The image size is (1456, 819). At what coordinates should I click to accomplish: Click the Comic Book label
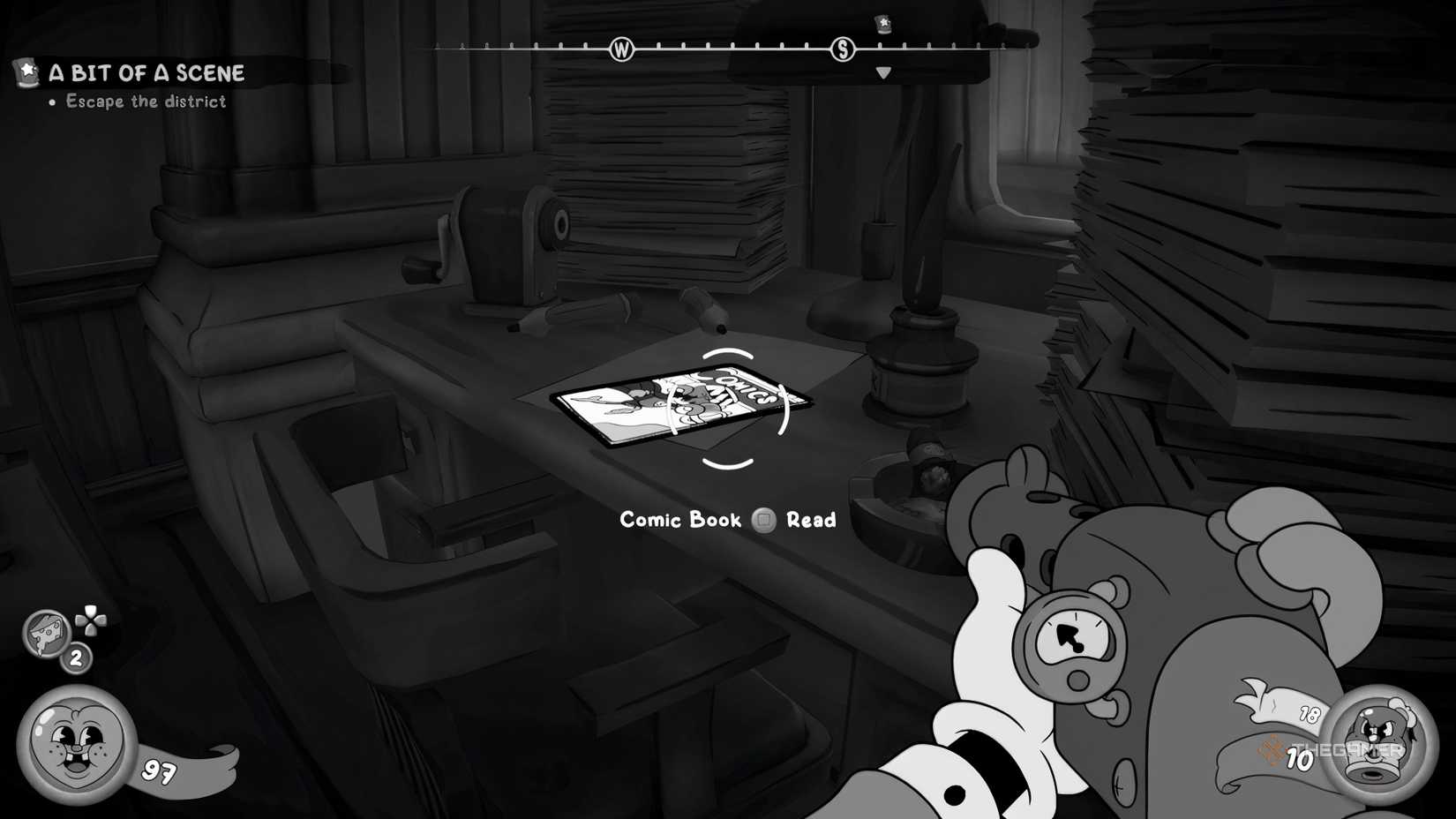679,520
